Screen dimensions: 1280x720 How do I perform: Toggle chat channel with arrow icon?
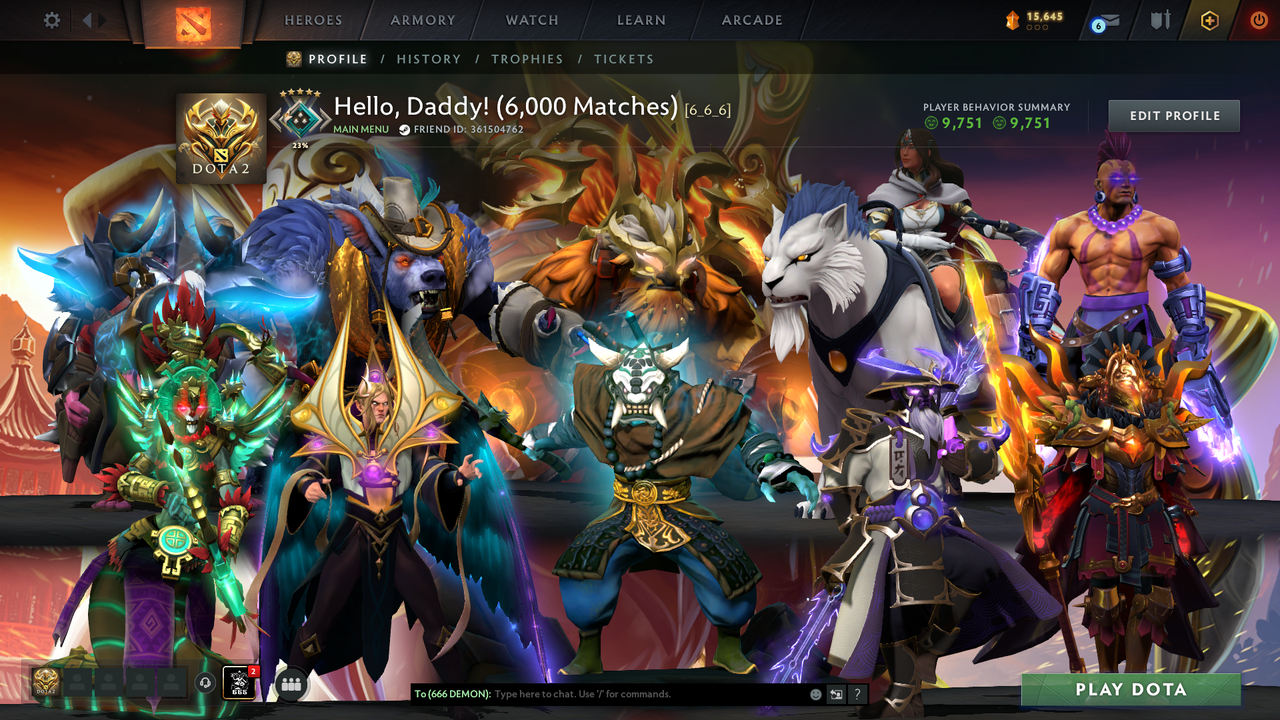[835, 693]
